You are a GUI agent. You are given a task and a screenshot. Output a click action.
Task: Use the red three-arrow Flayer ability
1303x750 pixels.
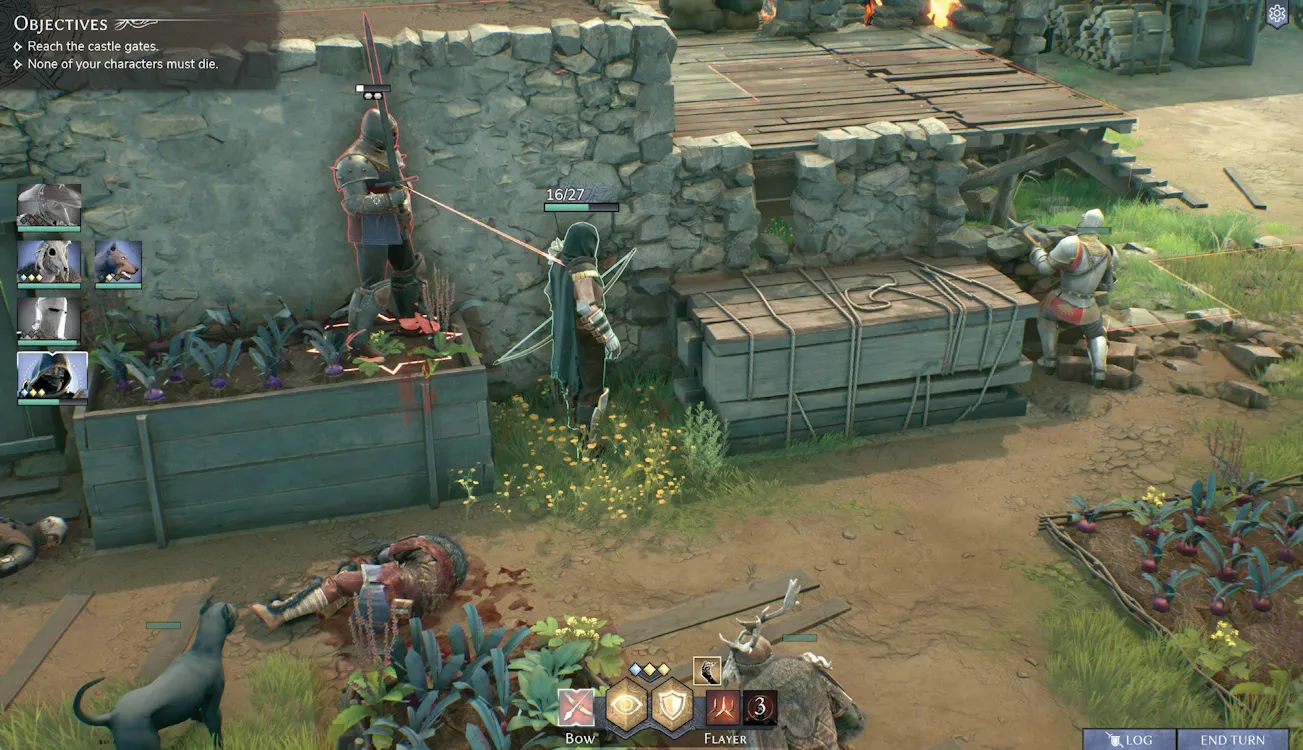click(722, 708)
